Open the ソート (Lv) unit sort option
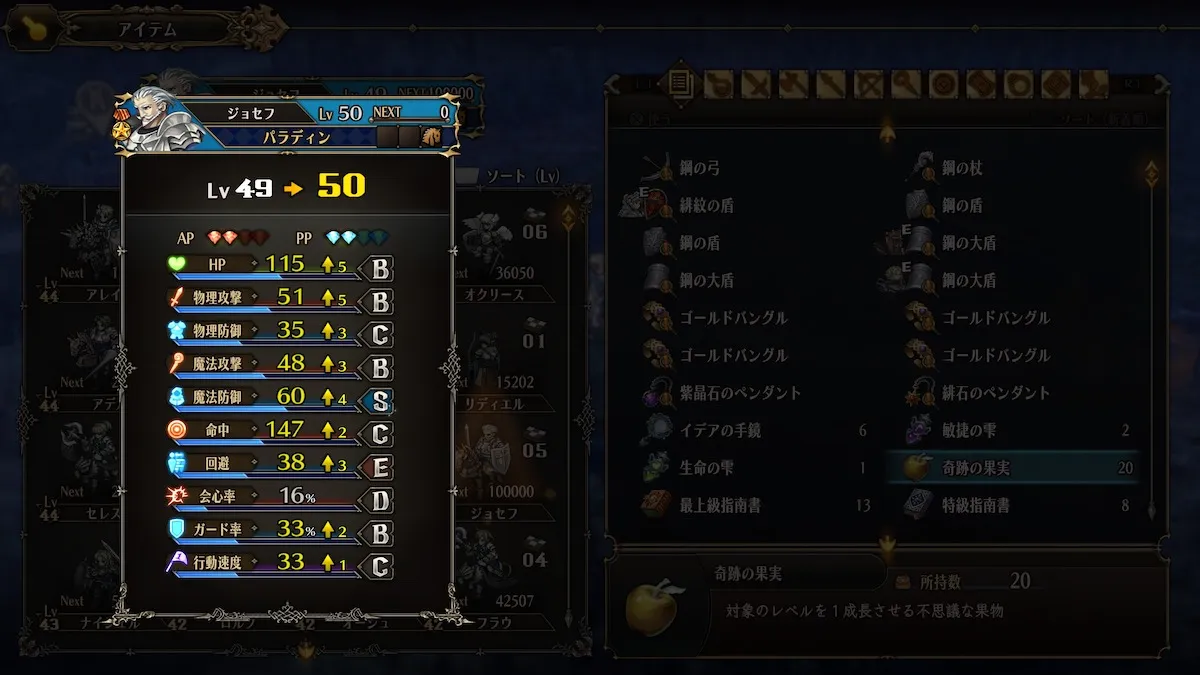Viewport: 1200px width, 675px height. pyautogui.click(x=521, y=177)
